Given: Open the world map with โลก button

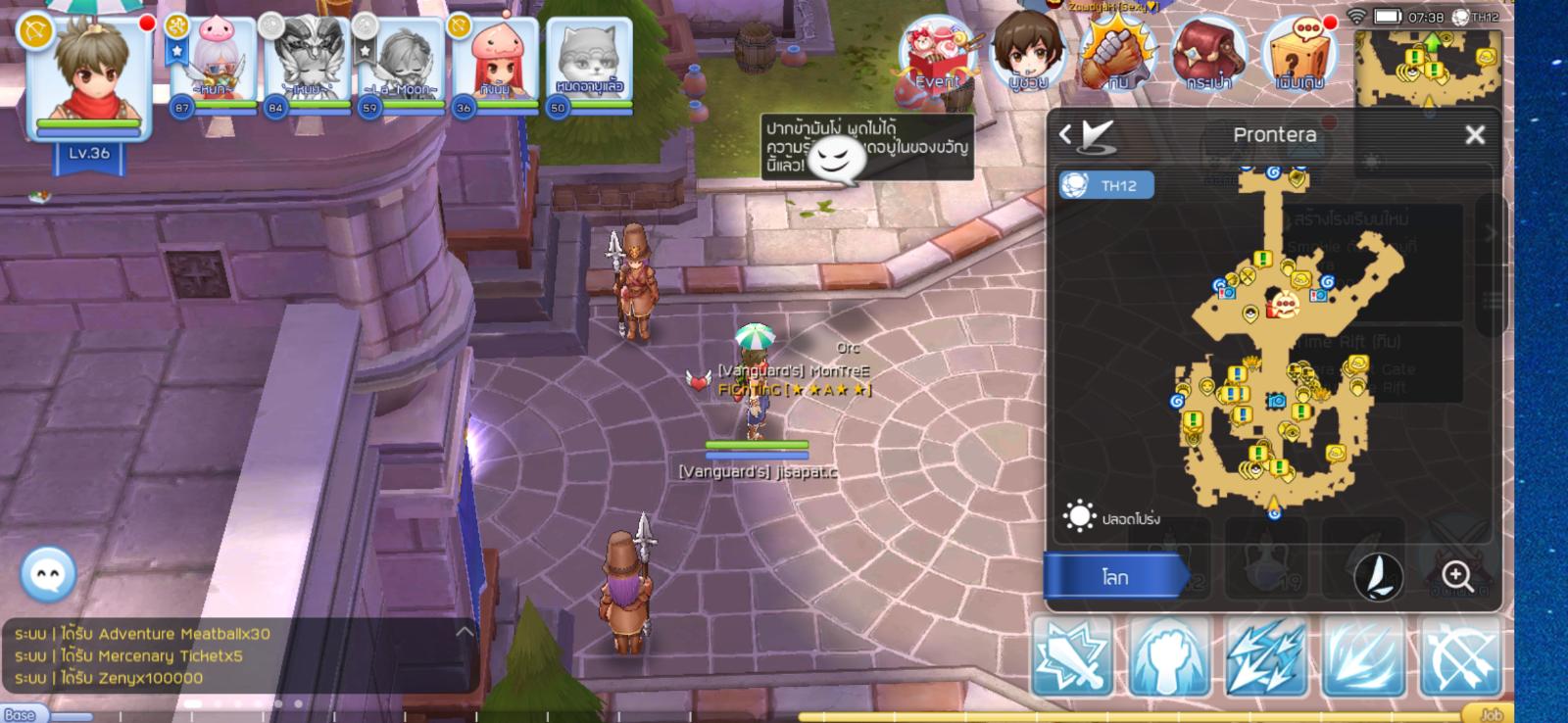Looking at the screenshot, I should pyautogui.click(x=1115, y=577).
